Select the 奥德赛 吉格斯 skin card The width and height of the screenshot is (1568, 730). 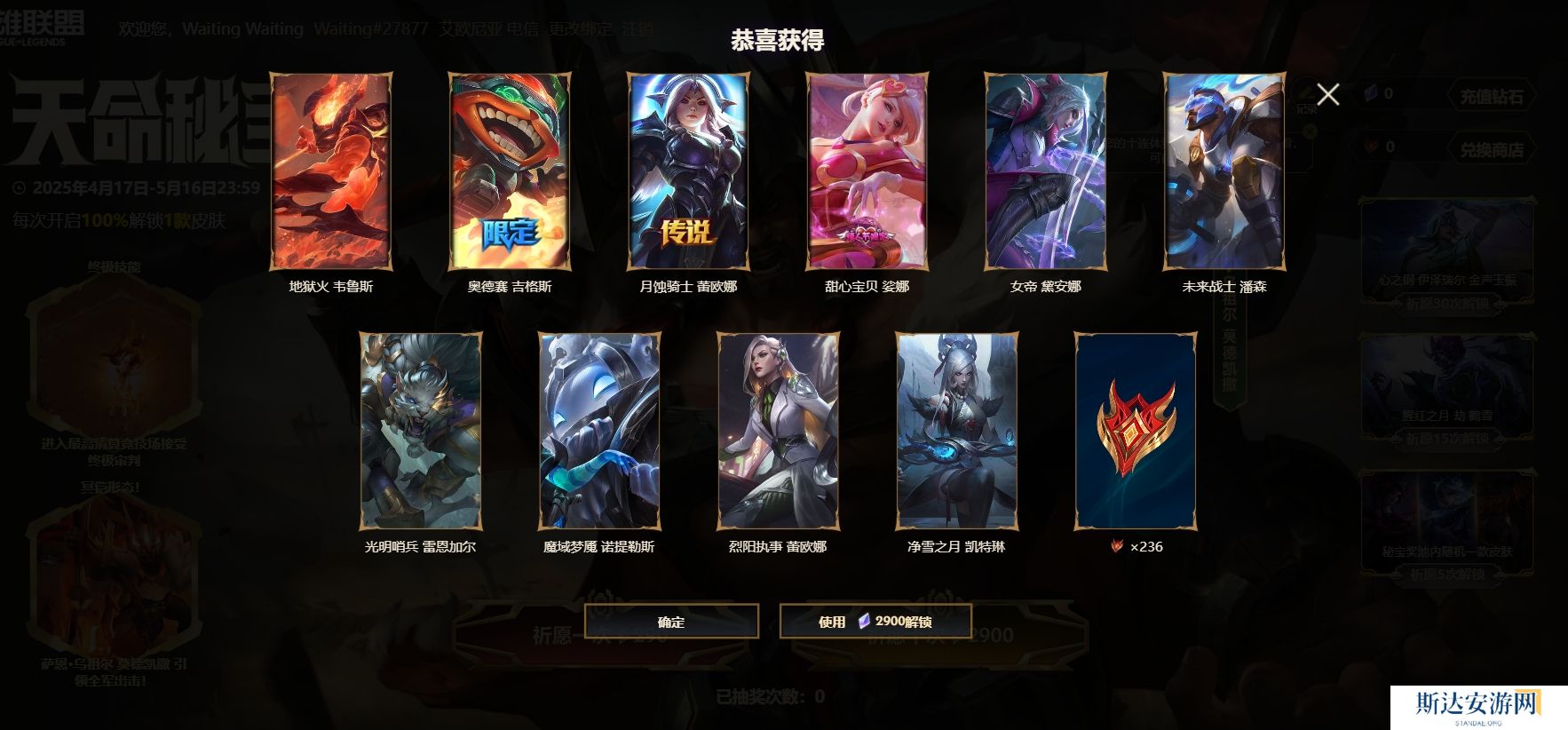click(510, 171)
